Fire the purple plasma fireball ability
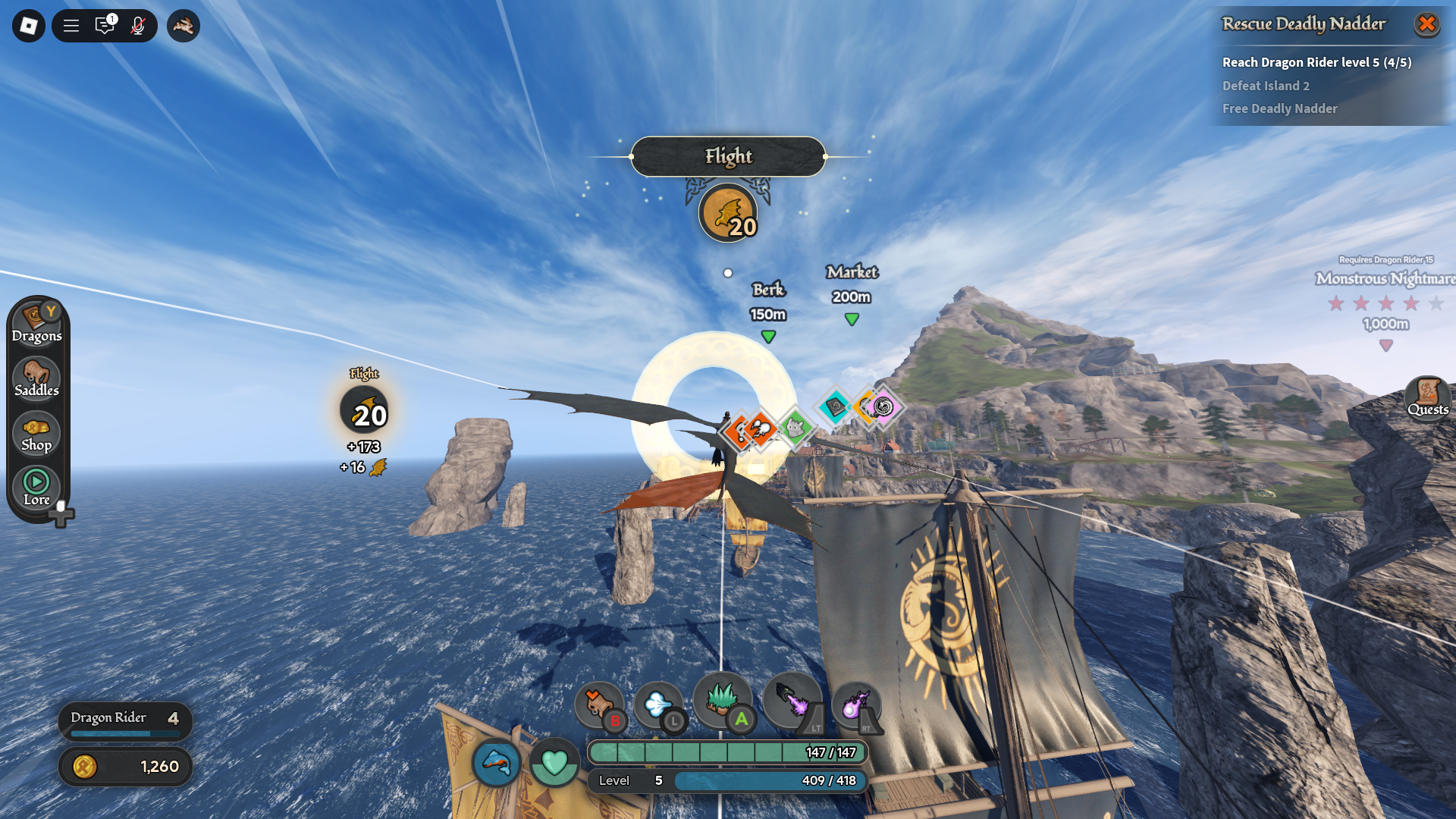The height and width of the screenshot is (819, 1456). pyautogui.click(x=856, y=704)
